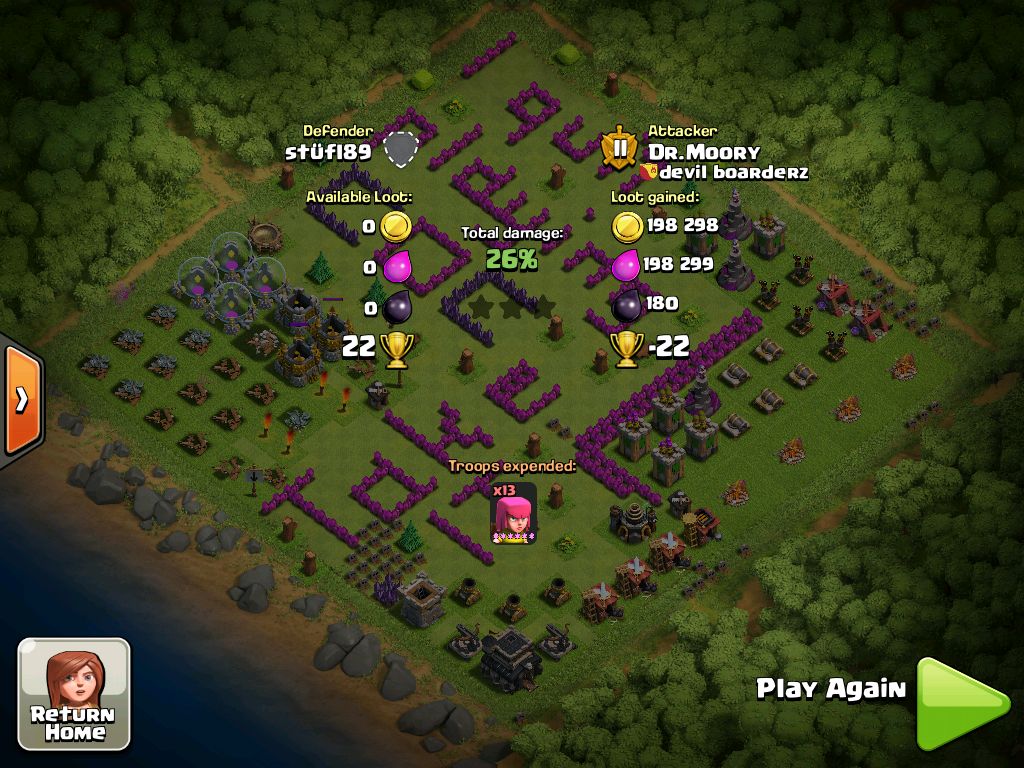Replay the attack with Play Again arrow
1024x768 pixels.
[x=958, y=702]
